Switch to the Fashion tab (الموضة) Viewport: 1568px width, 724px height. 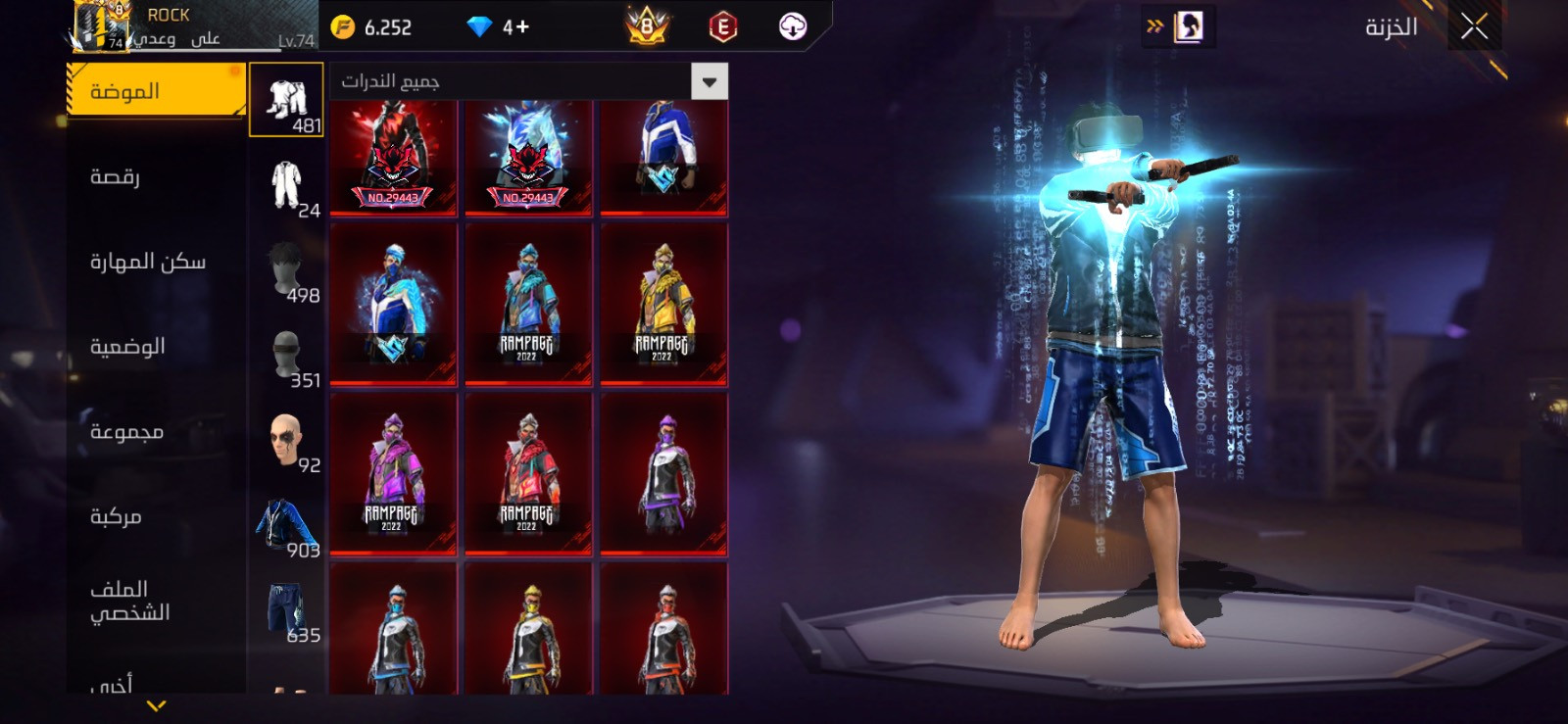pos(155,91)
